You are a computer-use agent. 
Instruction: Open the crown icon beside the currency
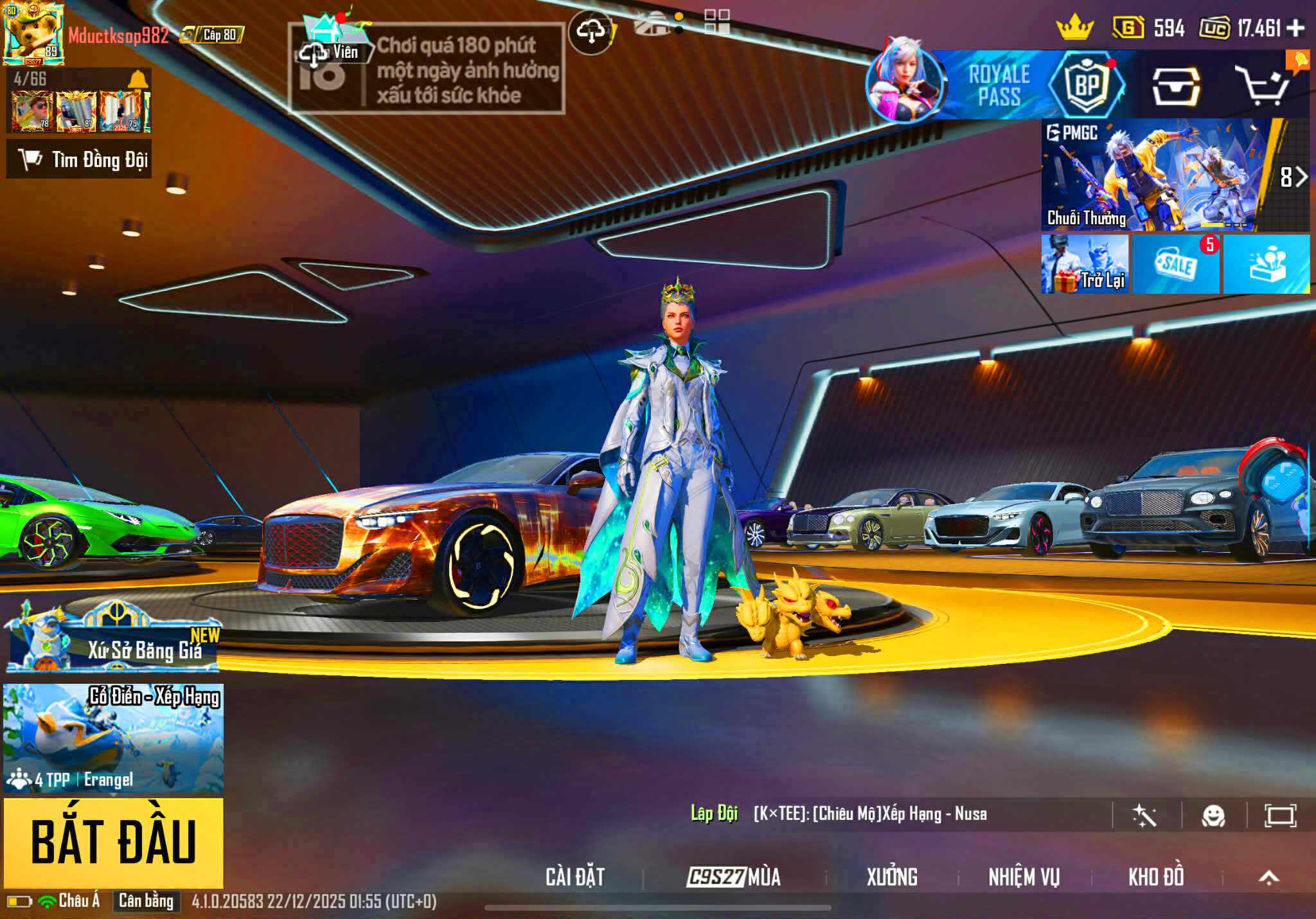click(1074, 28)
